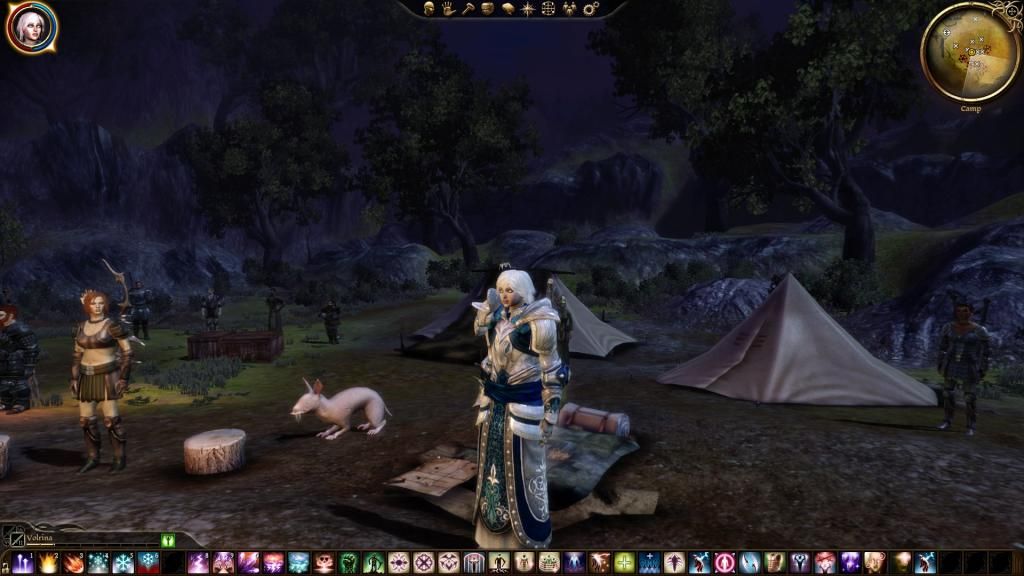
Task: Click the green figure icon beside Volrina
Action: pos(167,541)
